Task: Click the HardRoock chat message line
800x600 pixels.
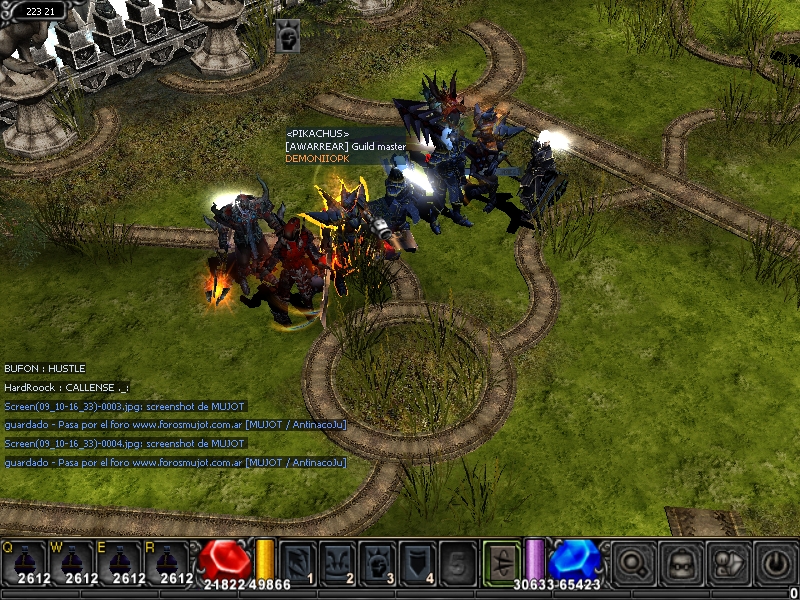Action: pyautogui.click(x=67, y=387)
